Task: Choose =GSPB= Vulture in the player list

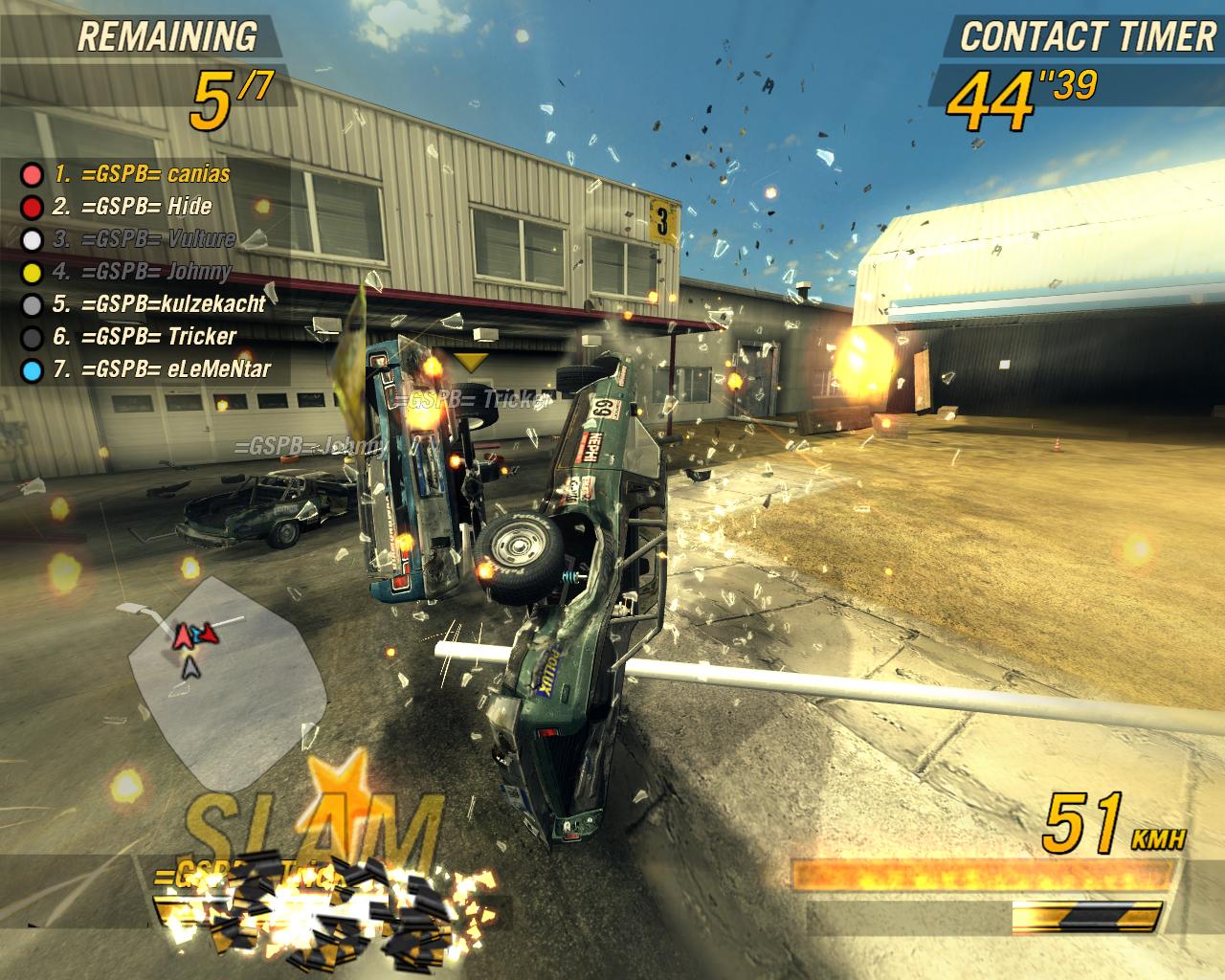Action: [x=144, y=239]
